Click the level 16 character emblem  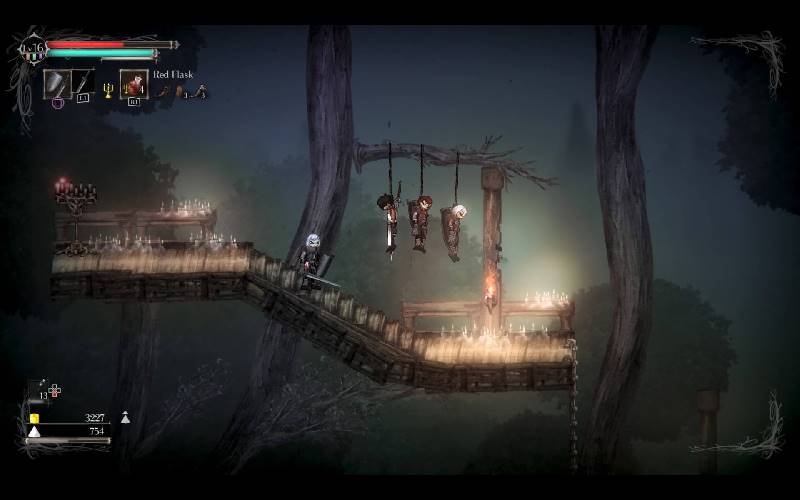click(x=34, y=48)
